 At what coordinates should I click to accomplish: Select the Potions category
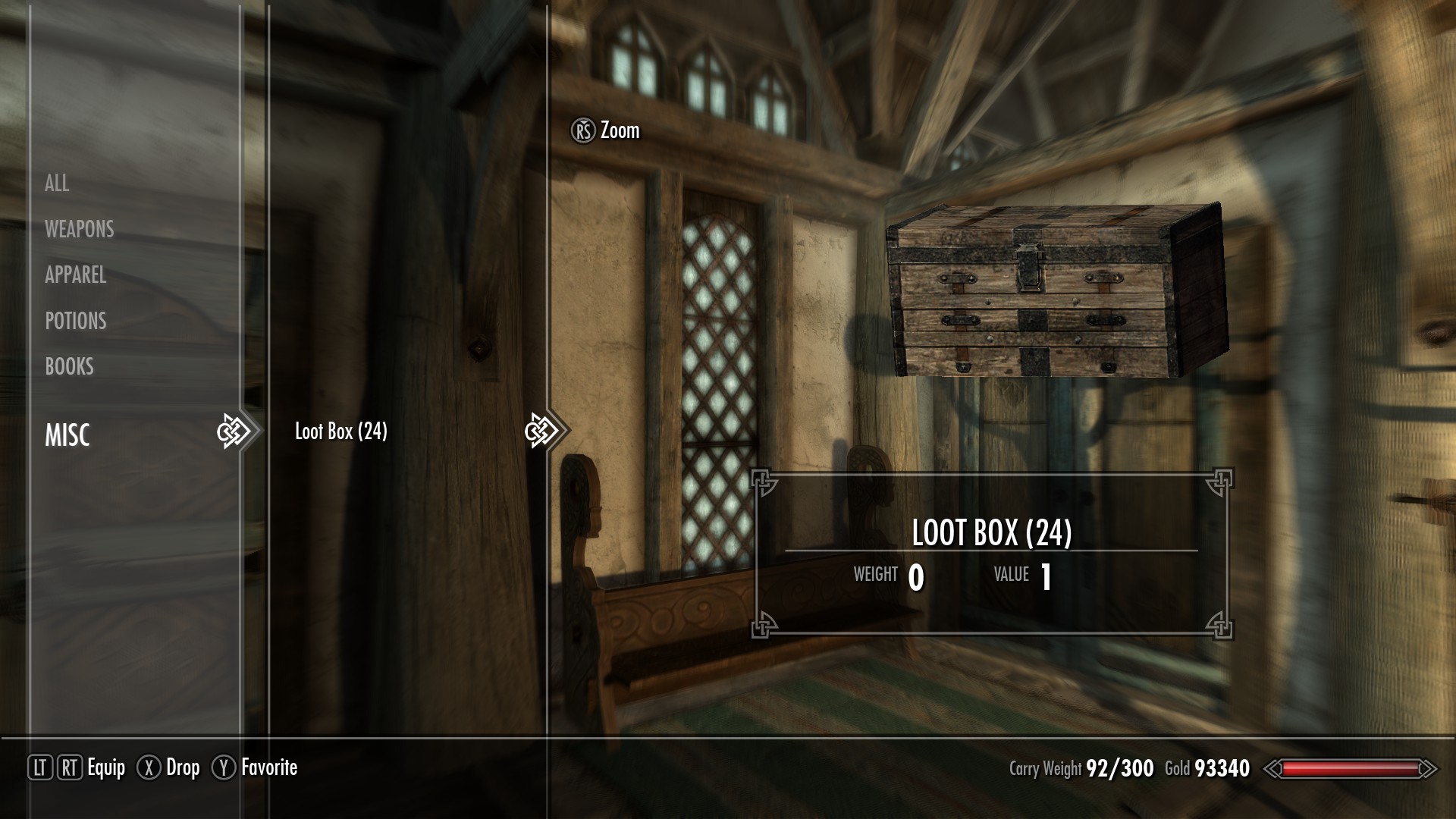coord(75,321)
